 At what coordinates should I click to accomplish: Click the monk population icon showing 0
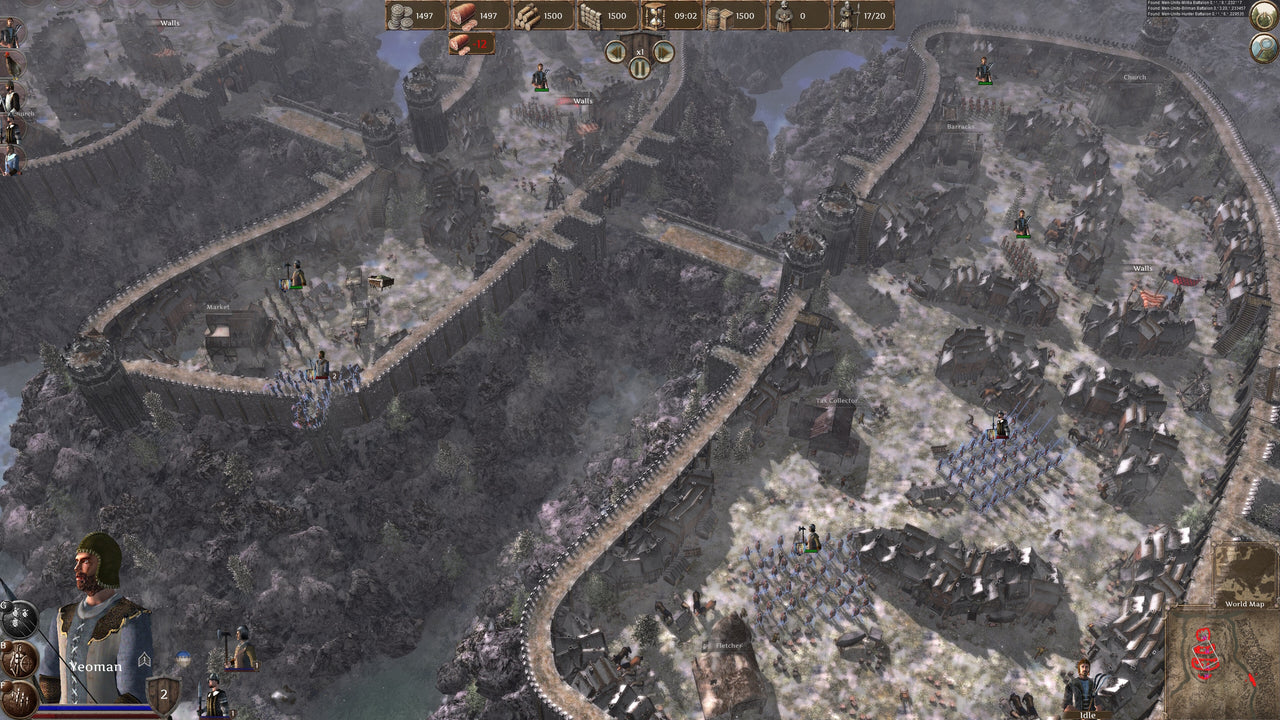coord(782,17)
